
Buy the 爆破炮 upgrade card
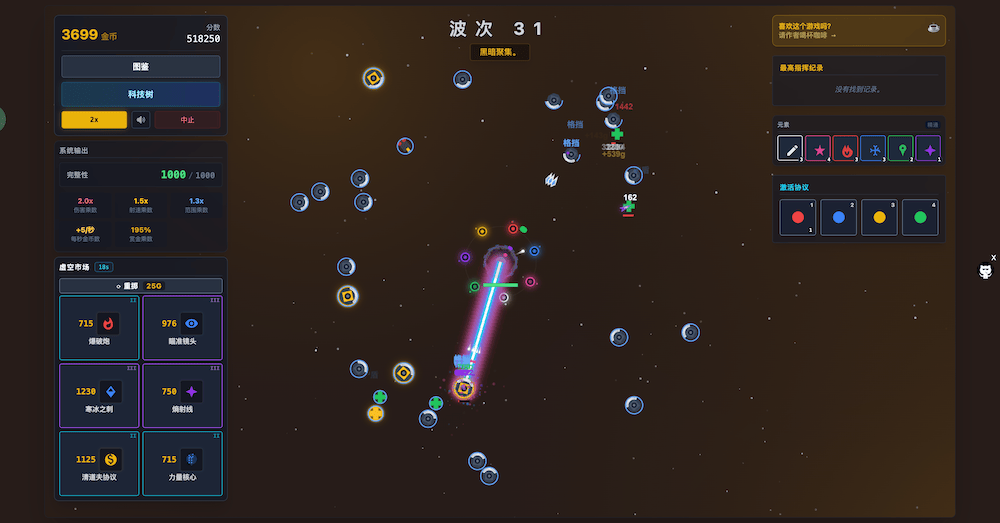99,327
